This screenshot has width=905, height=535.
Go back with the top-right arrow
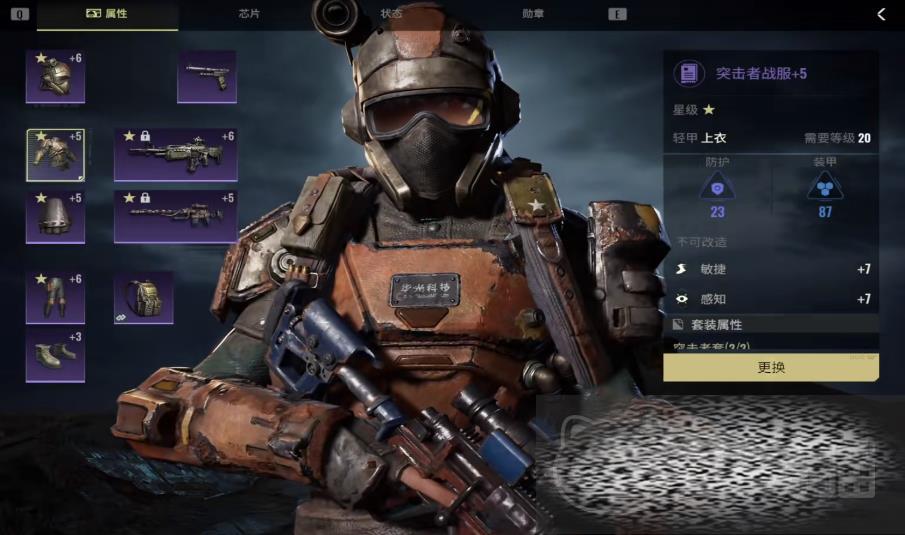[881, 14]
